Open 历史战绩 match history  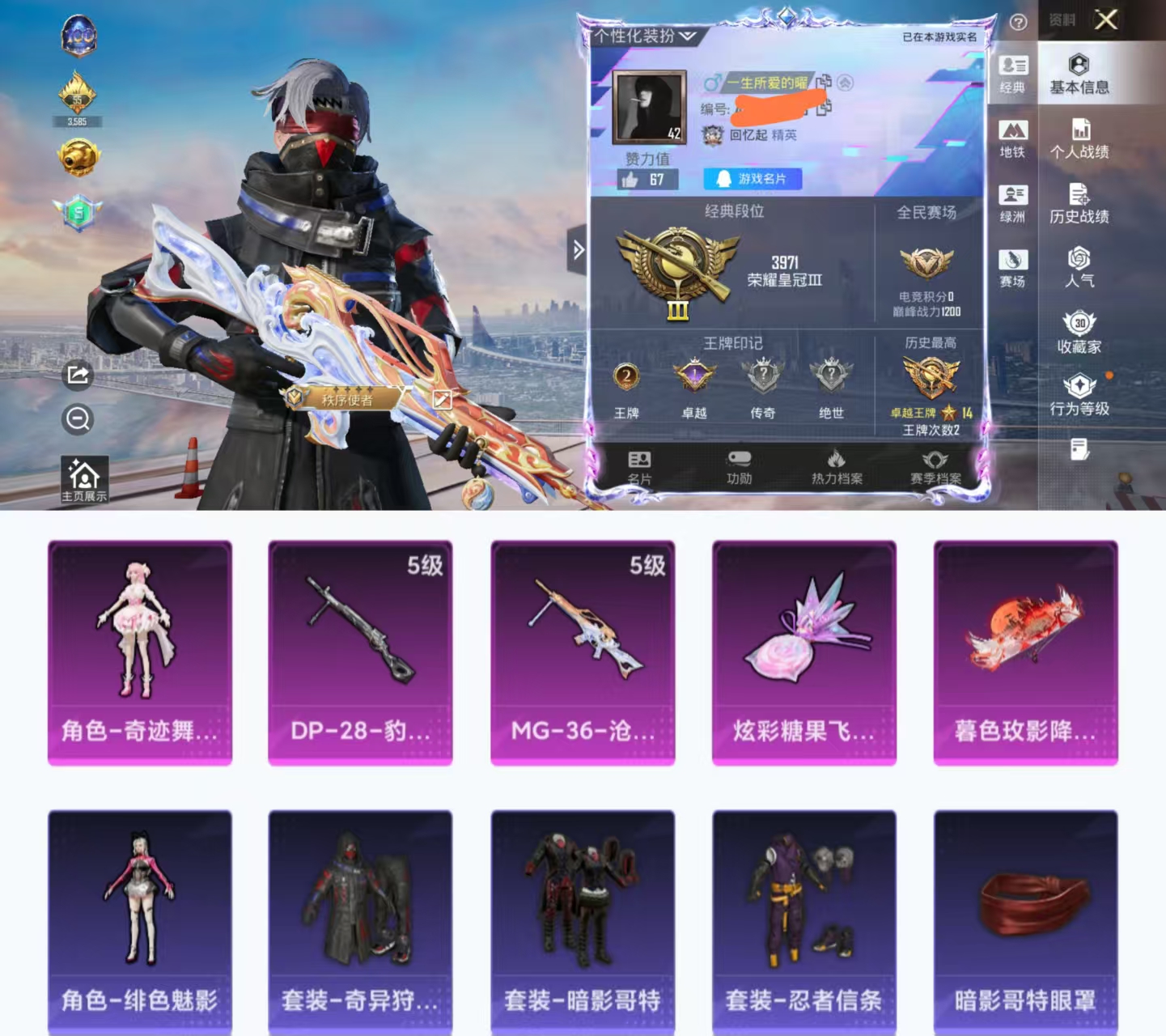click(1079, 203)
